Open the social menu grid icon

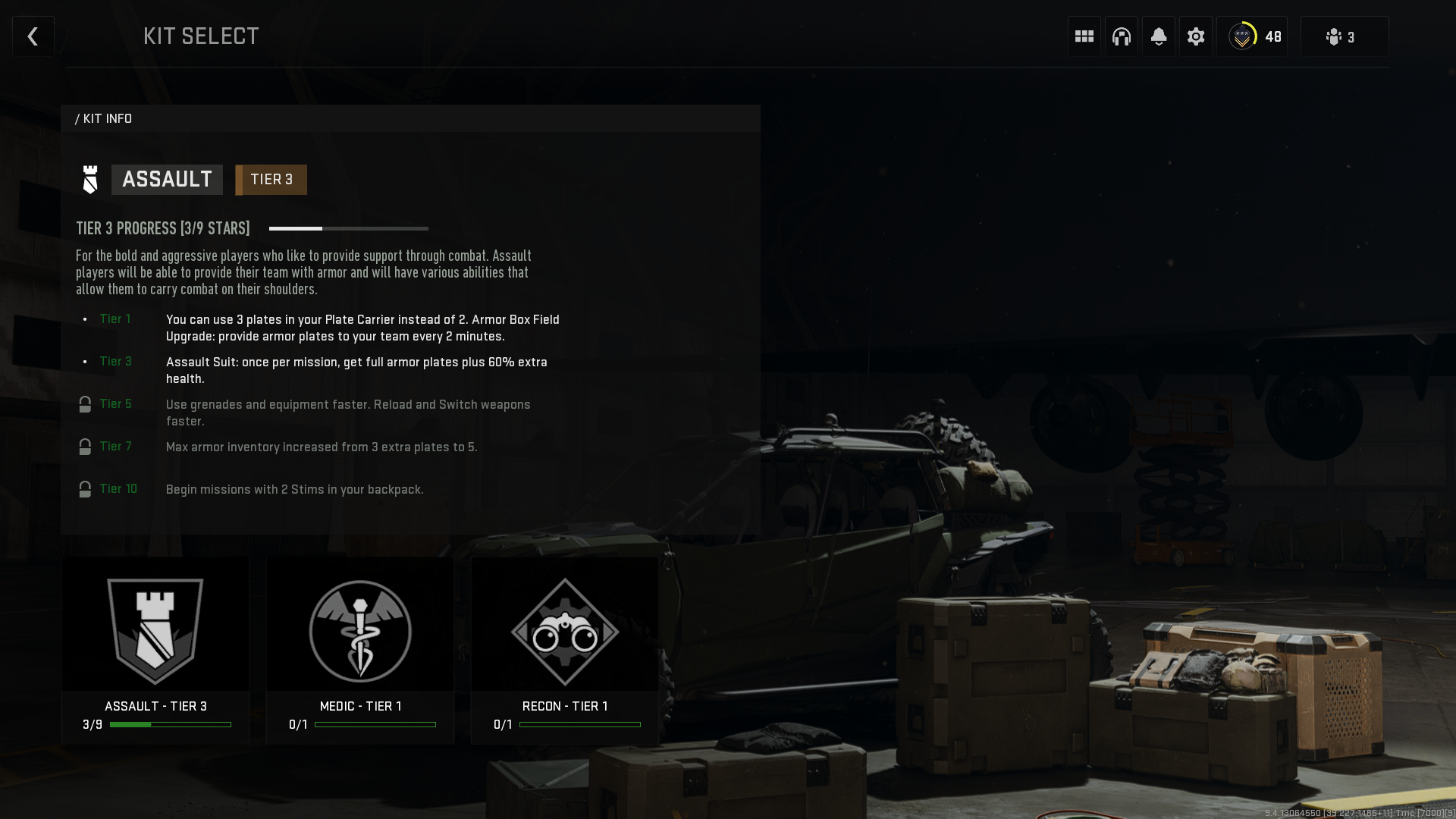coord(1083,36)
